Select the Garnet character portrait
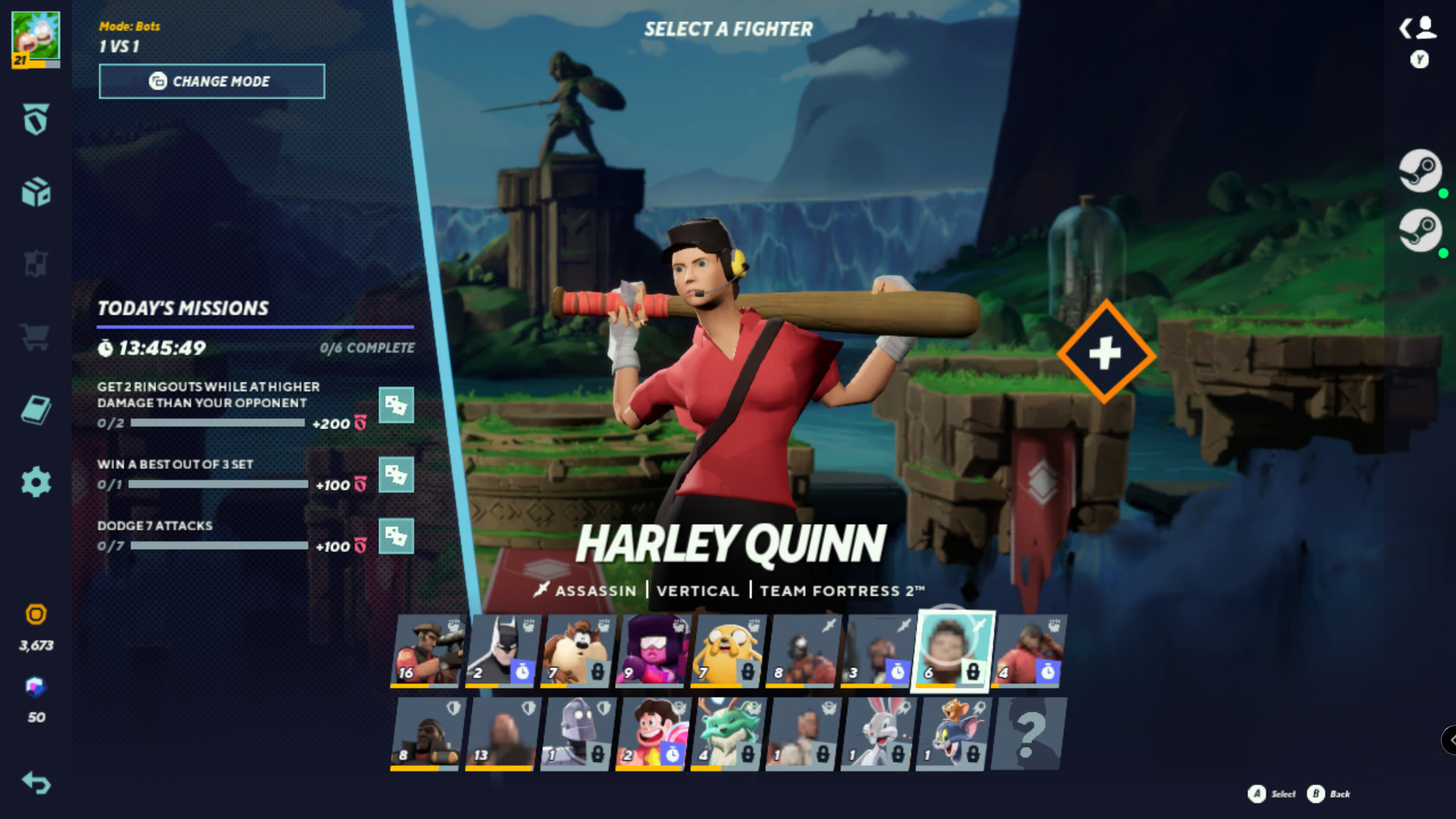The width and height of the screenshot is (1456, 819). pos(654,648)
